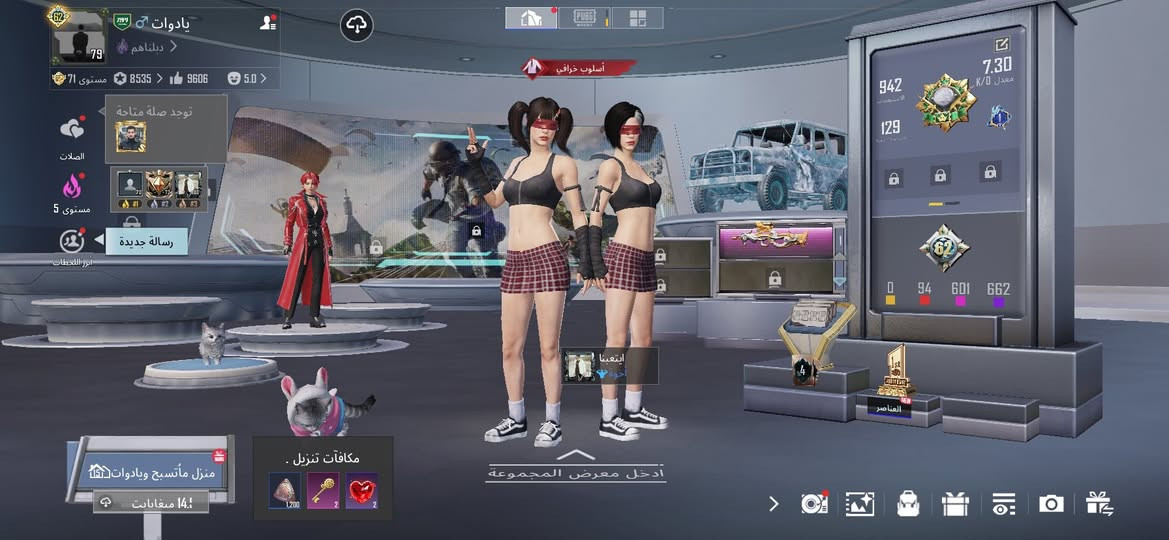Open the popularity 8535 star stat
Viewport: 1169px width, 540px height.
[x=132, y=78]
